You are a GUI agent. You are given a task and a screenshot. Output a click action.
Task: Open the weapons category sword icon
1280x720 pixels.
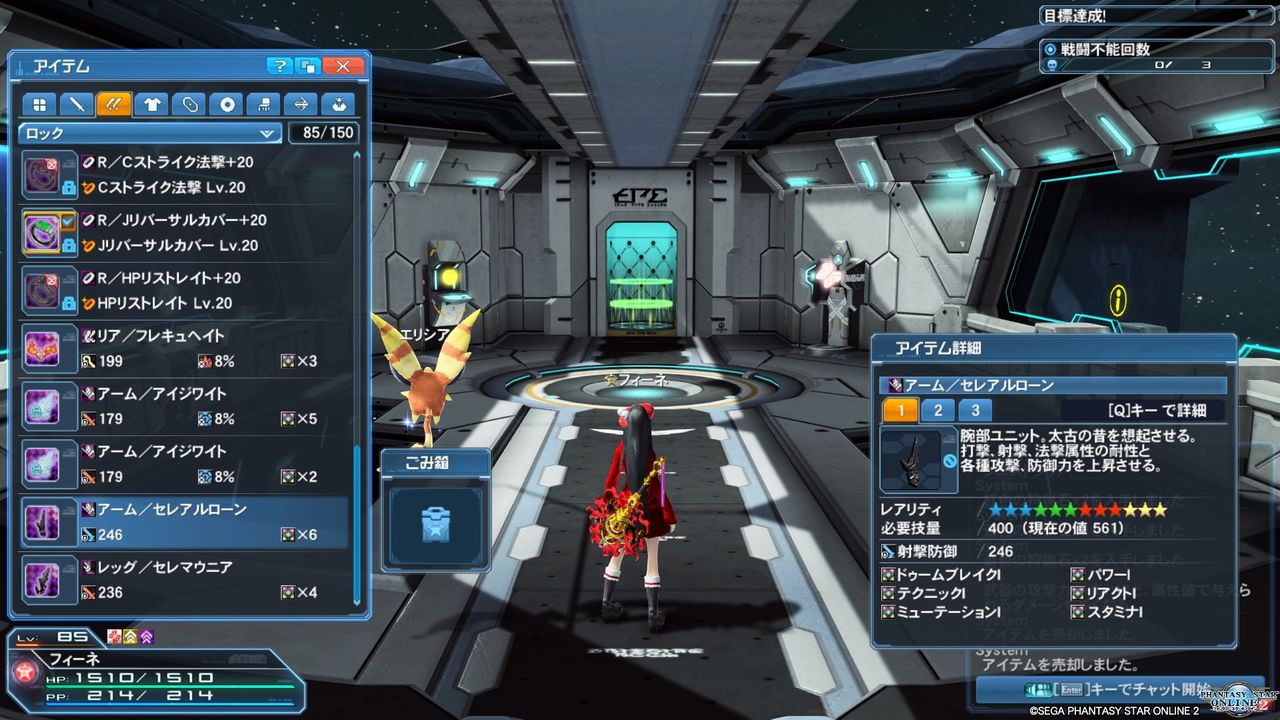point(75,104)
